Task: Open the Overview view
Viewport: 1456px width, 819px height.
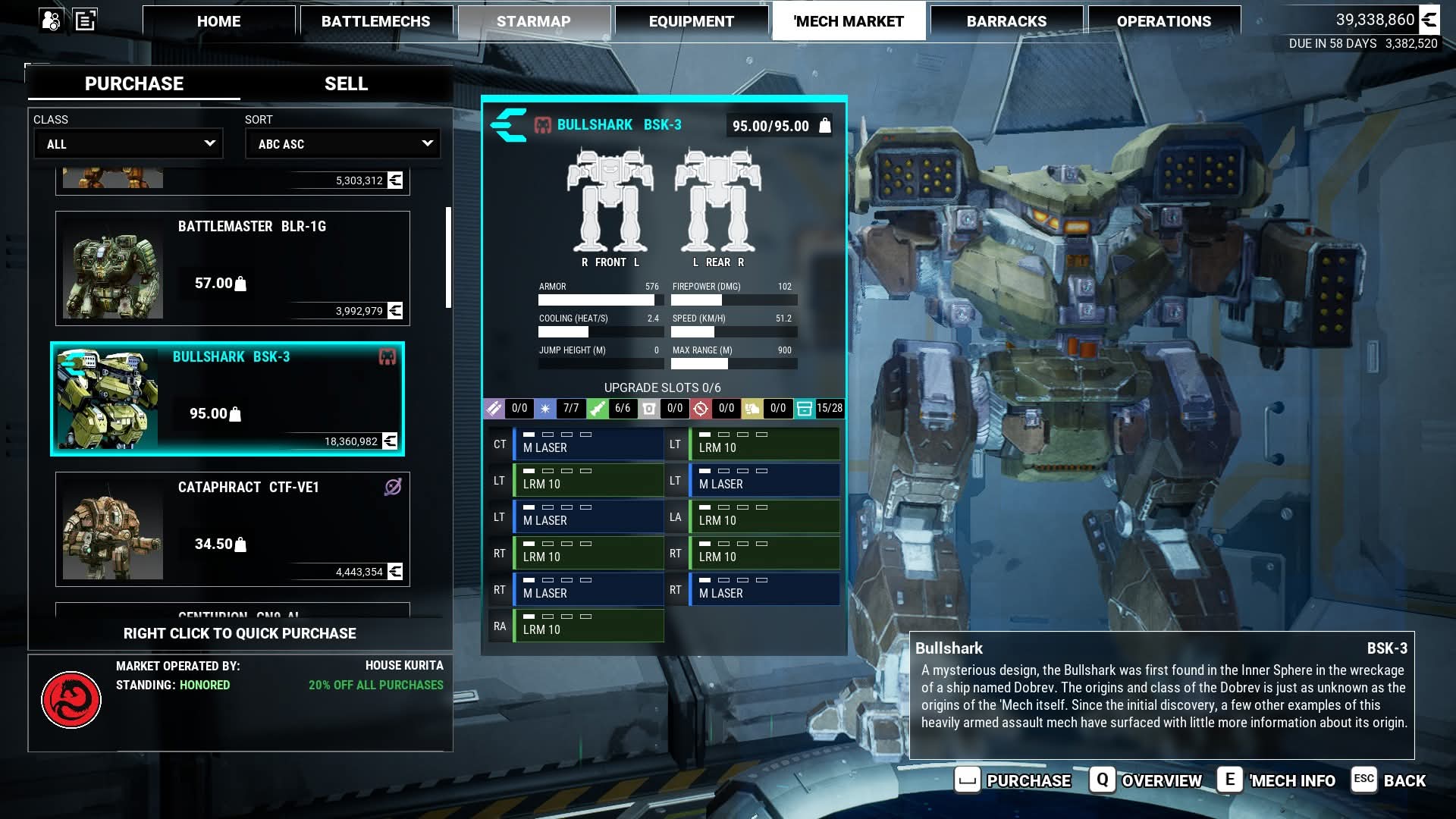Action: (1146, 780)
